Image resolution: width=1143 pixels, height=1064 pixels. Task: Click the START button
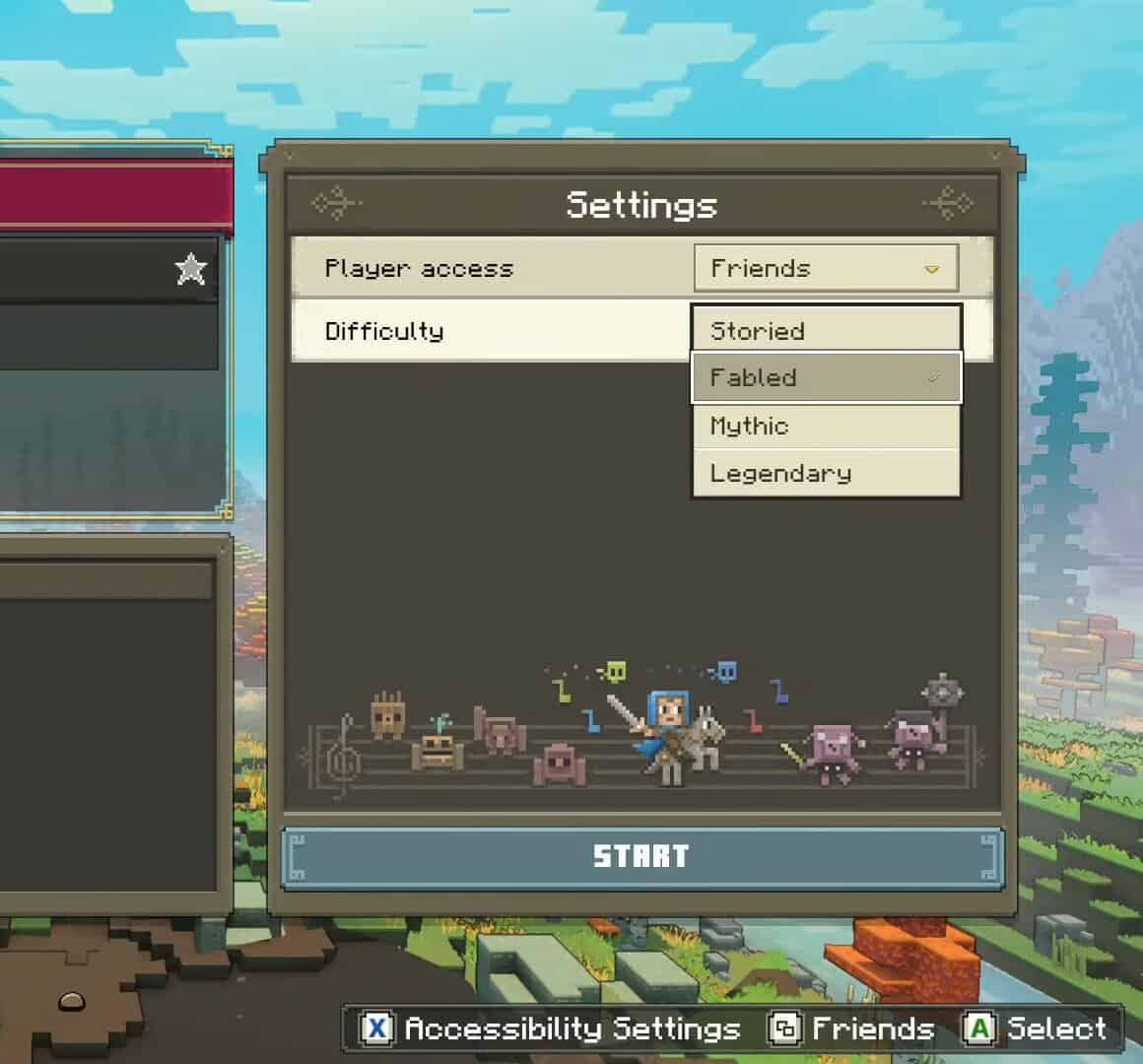[x=641, y=856]
